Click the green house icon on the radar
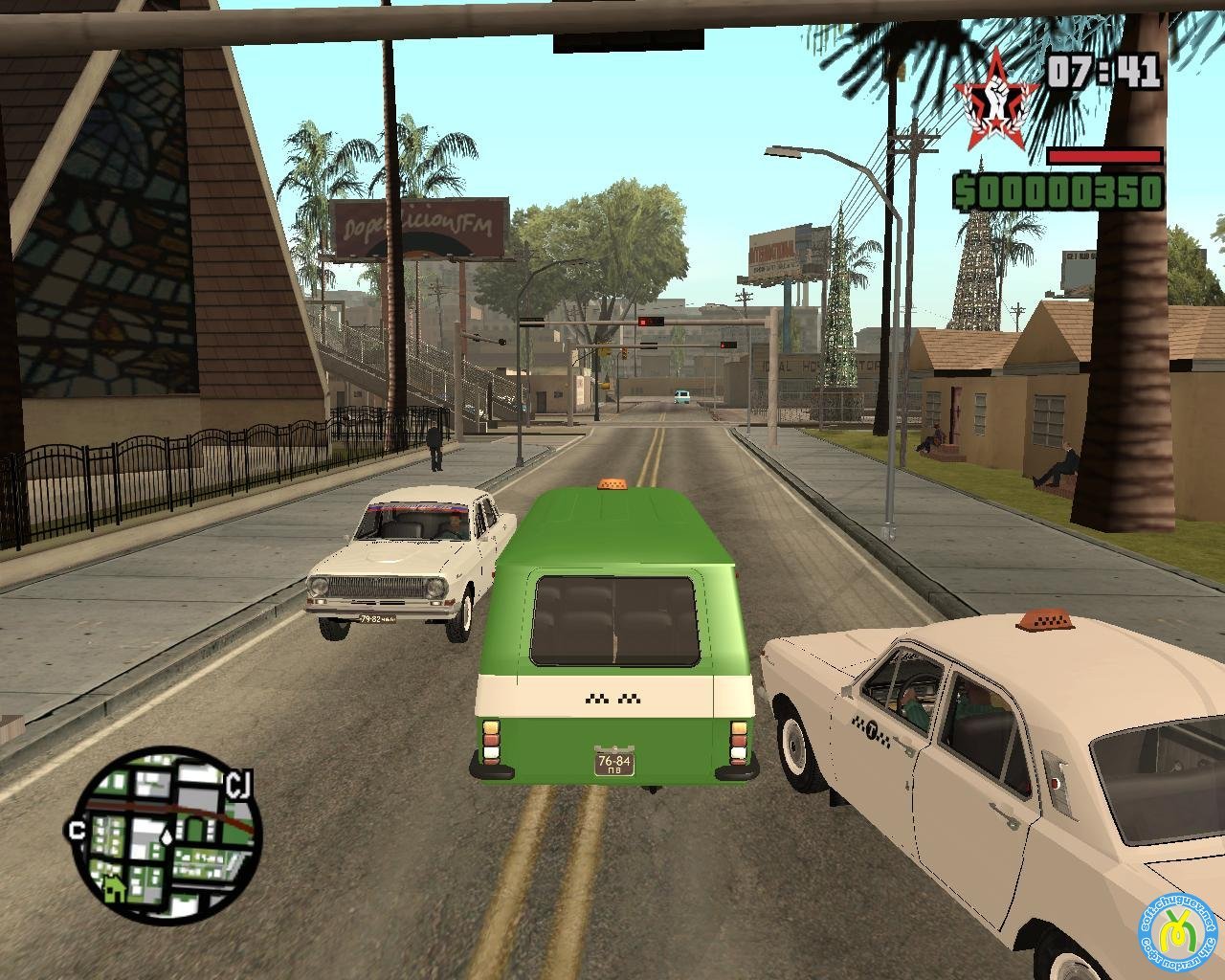The height and width of the screenshot is (980, 1225). 114,889
